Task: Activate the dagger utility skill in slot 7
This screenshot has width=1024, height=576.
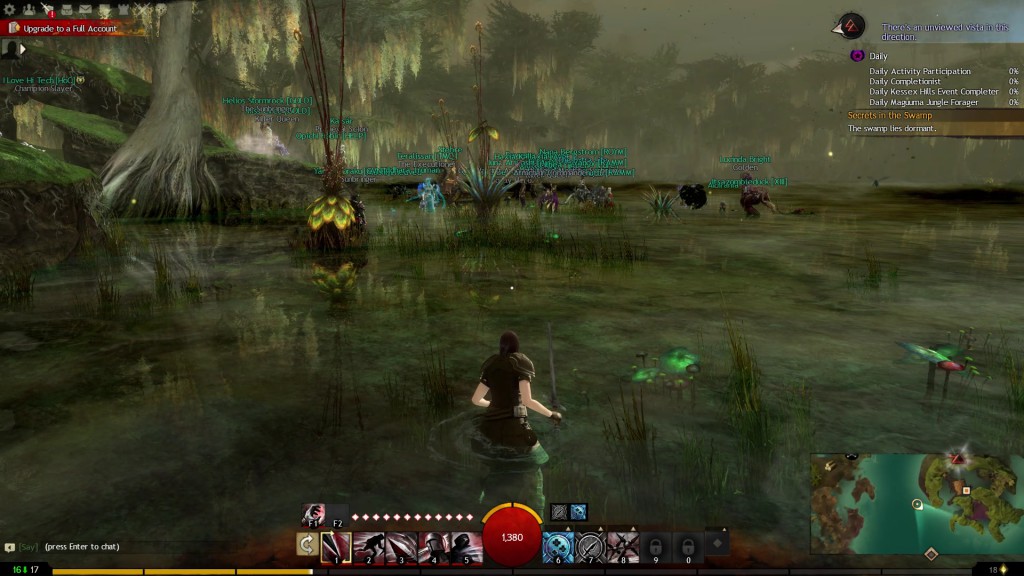Action: pos(591,545)
